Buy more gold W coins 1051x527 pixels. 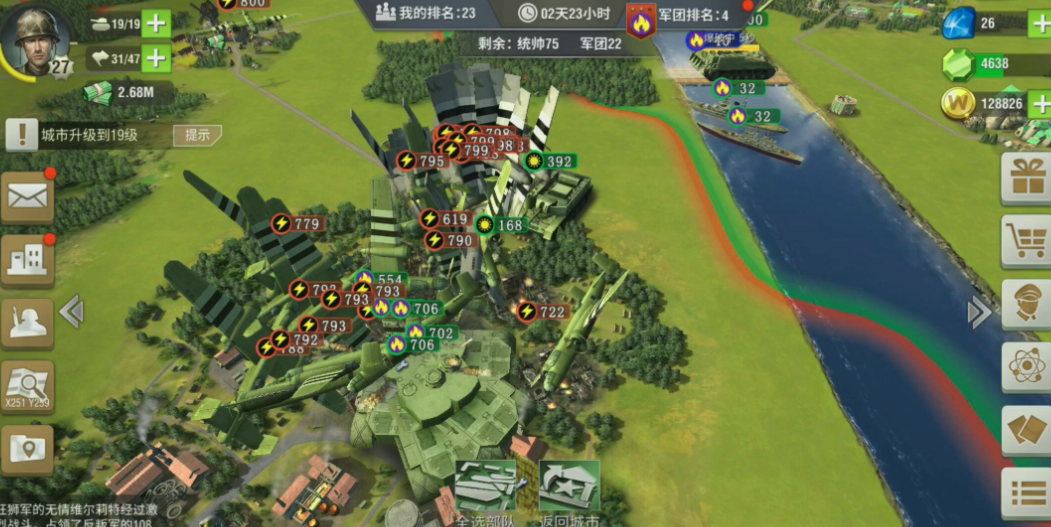coord(1040,103)
